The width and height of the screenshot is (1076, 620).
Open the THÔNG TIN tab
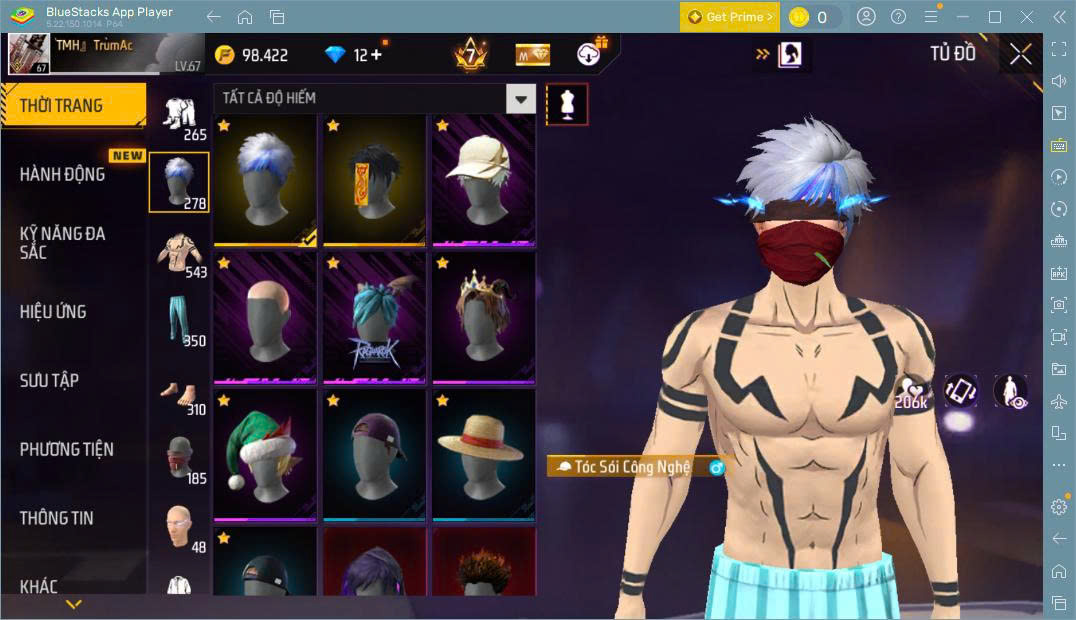(57, 517)
